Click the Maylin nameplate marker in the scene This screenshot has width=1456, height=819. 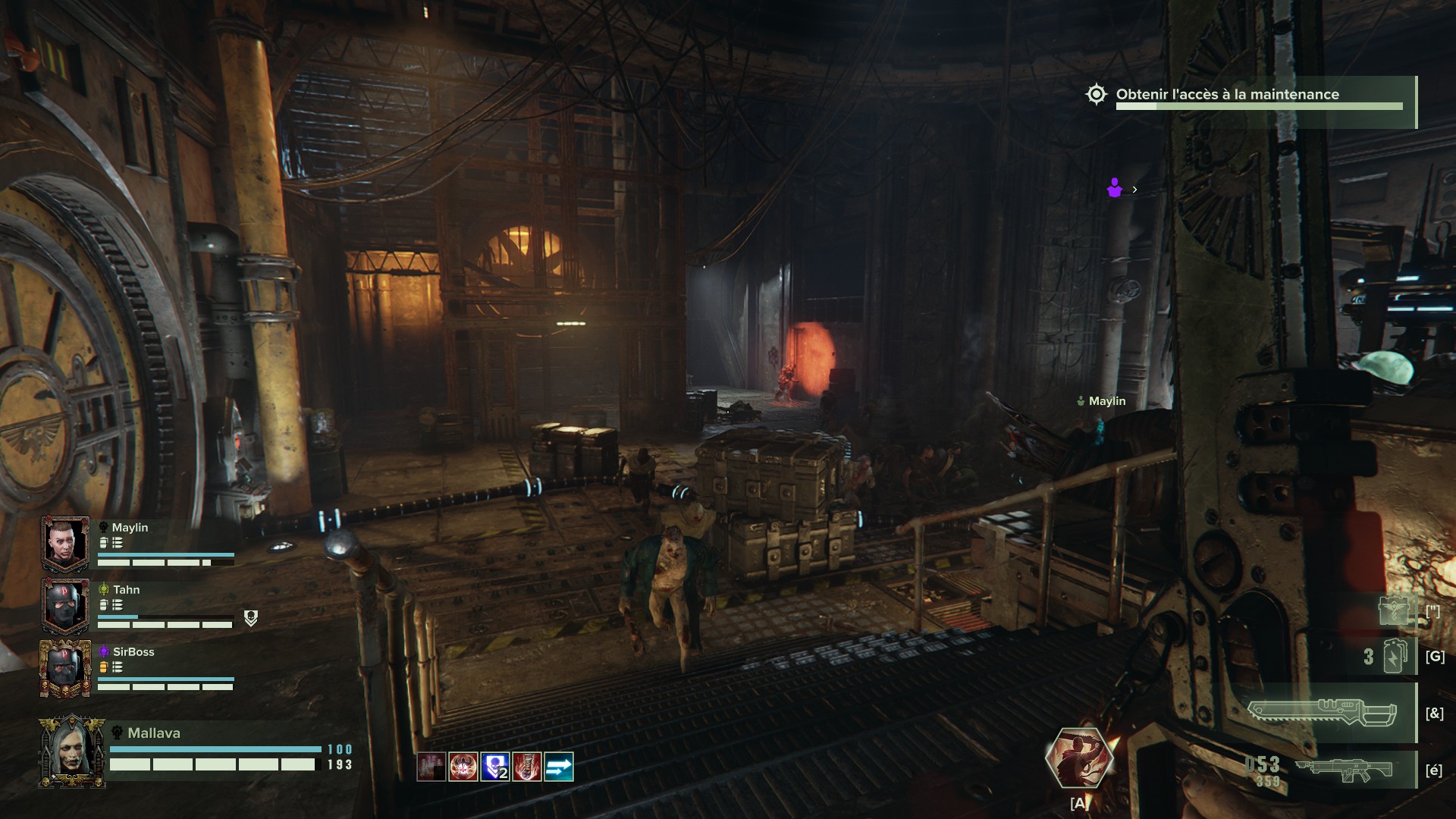pyautogui.click(x=1102, y=401)
